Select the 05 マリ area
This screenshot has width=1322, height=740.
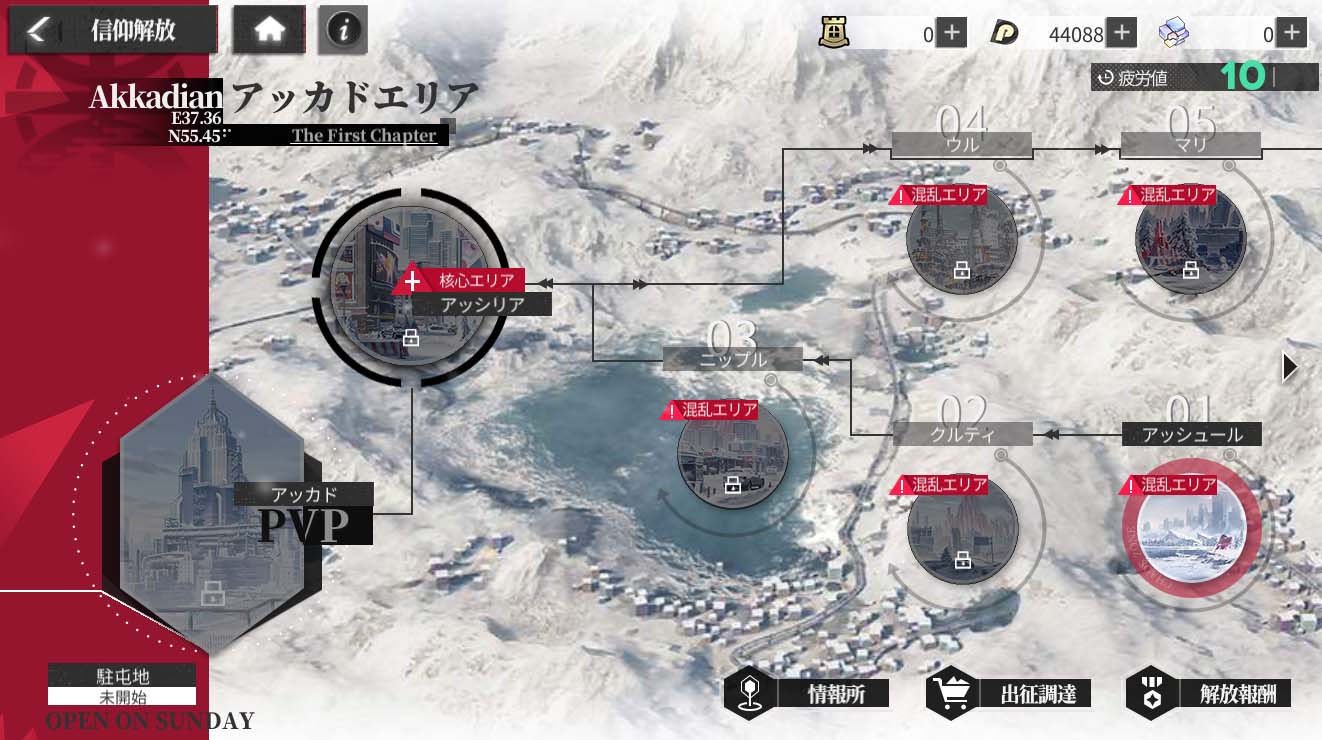[1190, 239]
